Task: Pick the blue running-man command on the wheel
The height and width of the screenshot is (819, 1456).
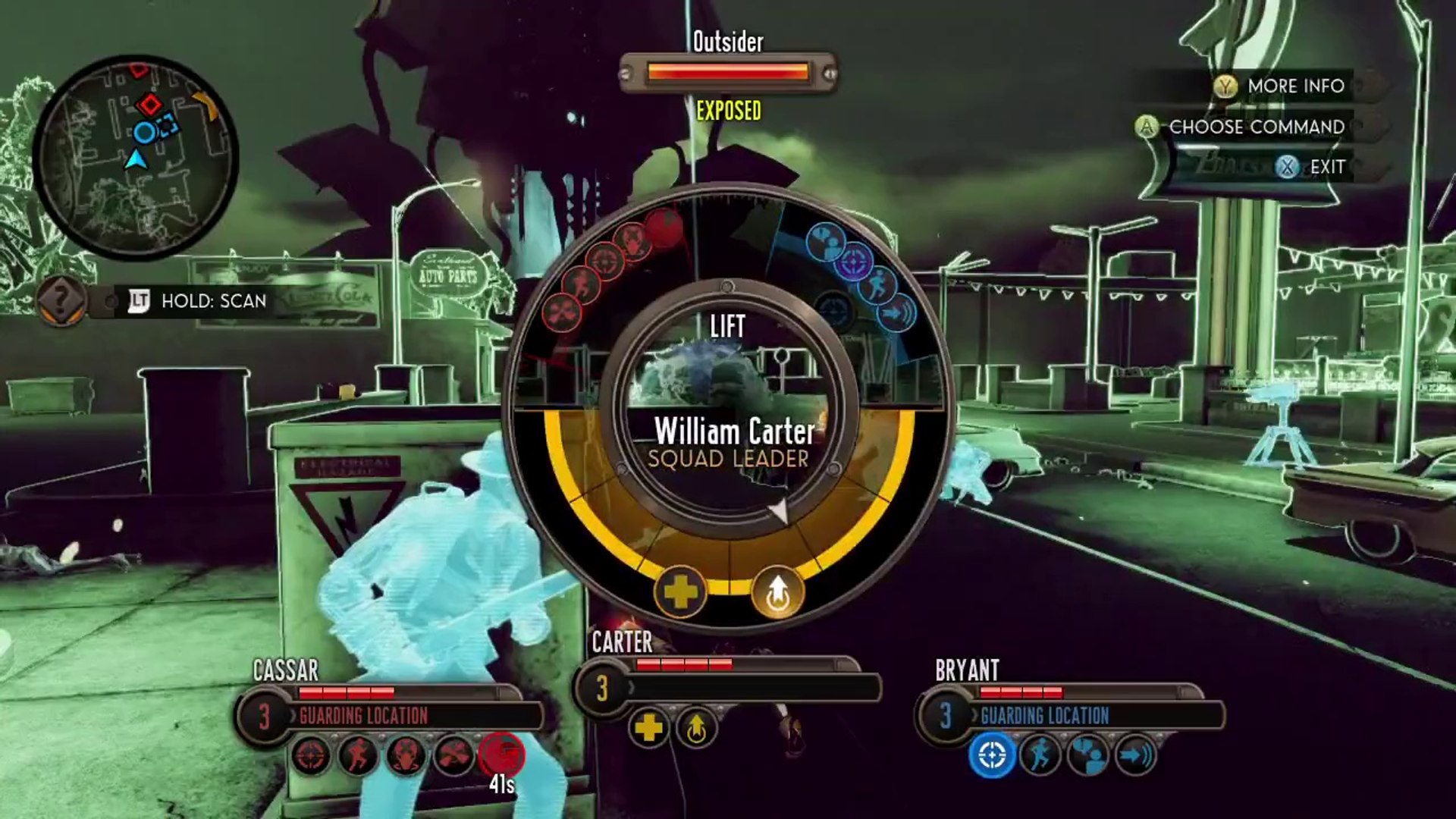Action: pos(878,287)
